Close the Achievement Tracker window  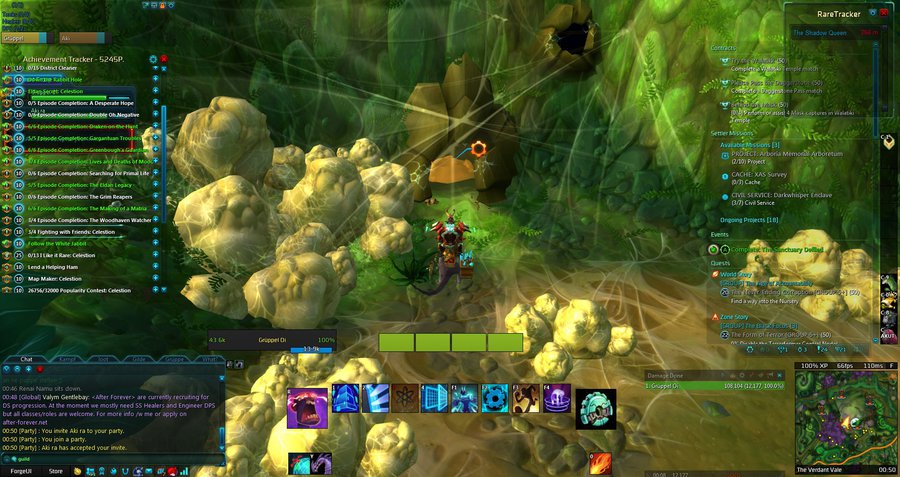164,59
